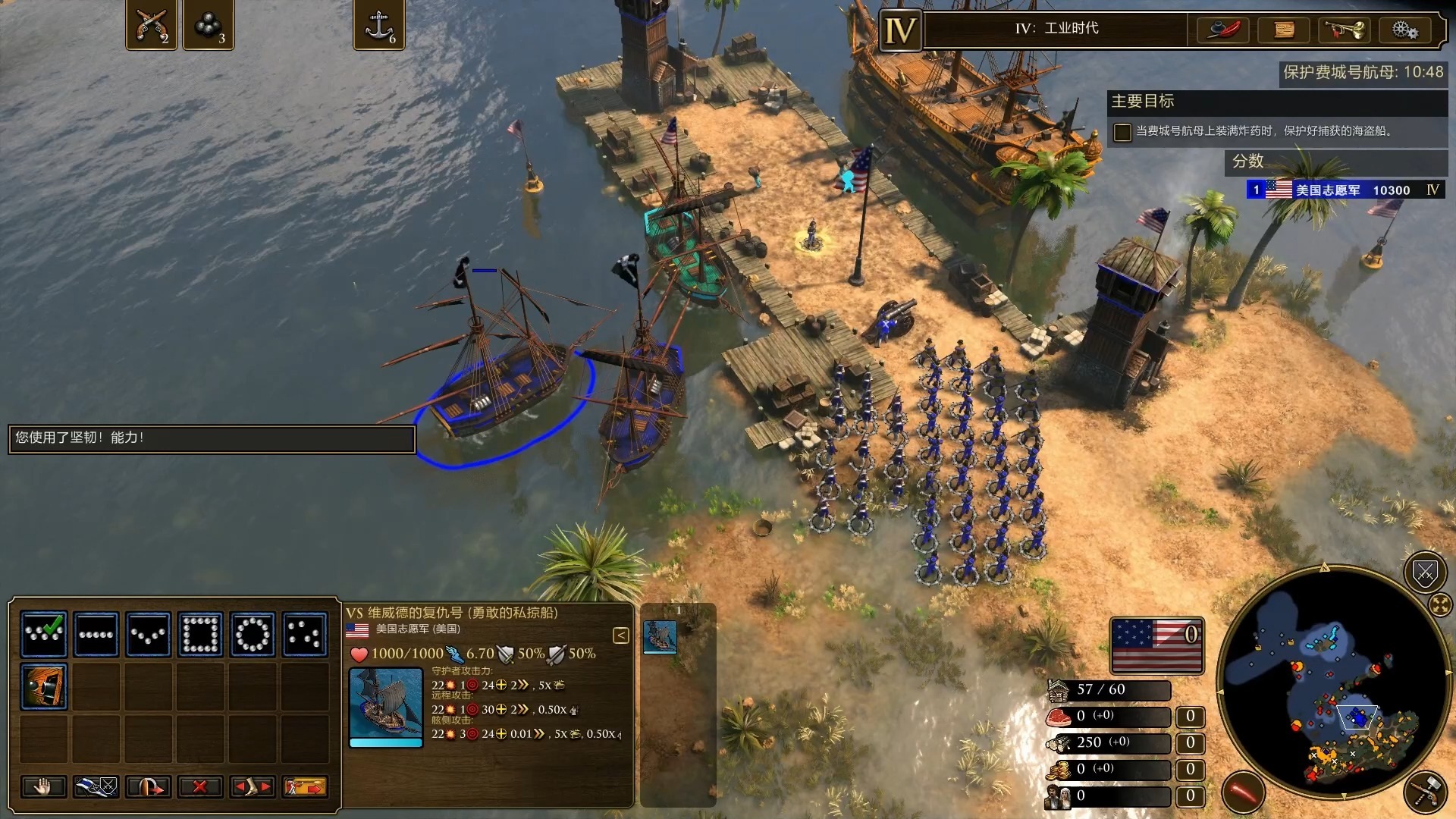Choose the circle formation
Screen dimensions: 1456x819
[253, 633]
